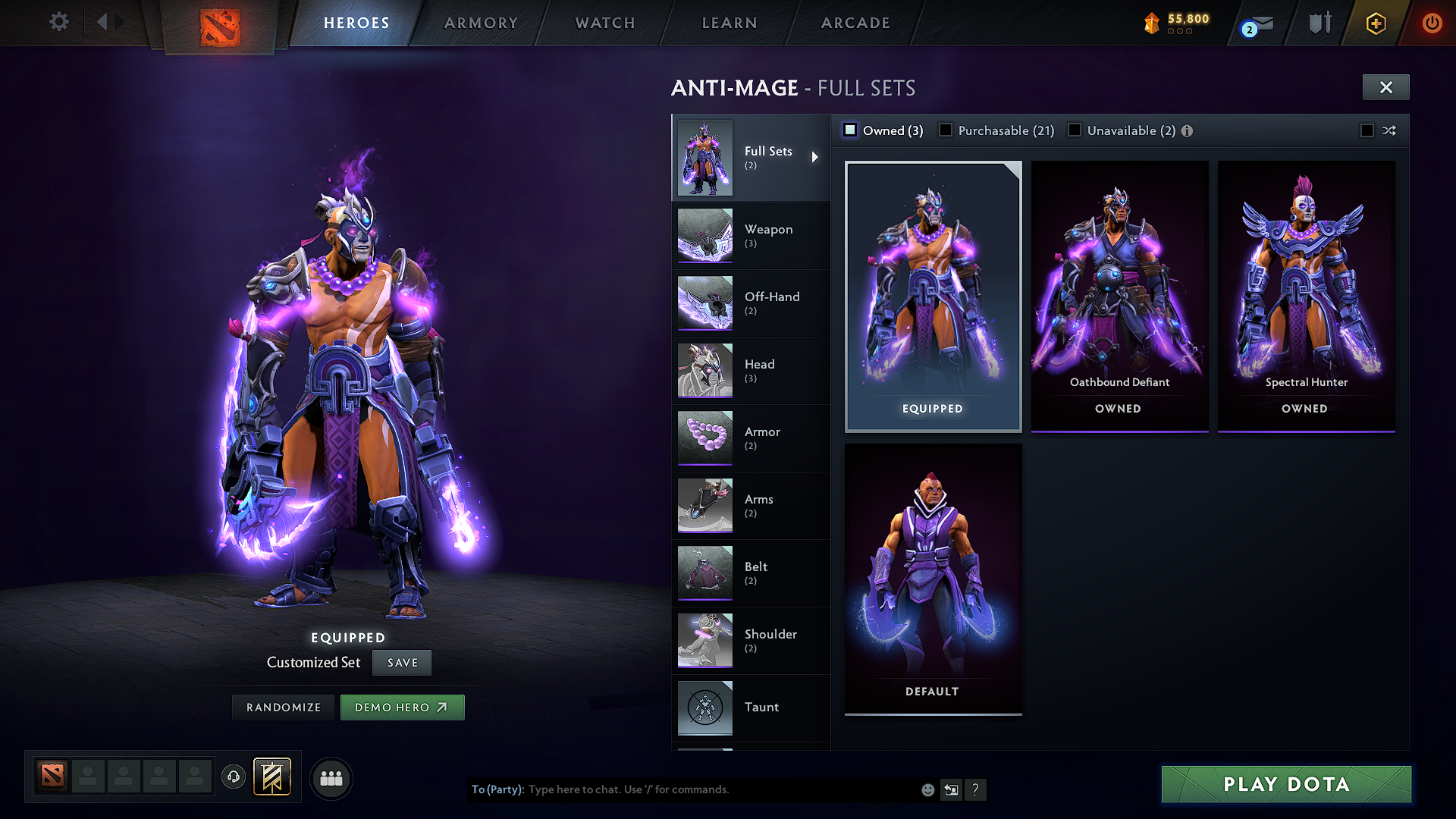Open the friends list icon
This screenshot has height=819, width=1456.
pos(331,777)
